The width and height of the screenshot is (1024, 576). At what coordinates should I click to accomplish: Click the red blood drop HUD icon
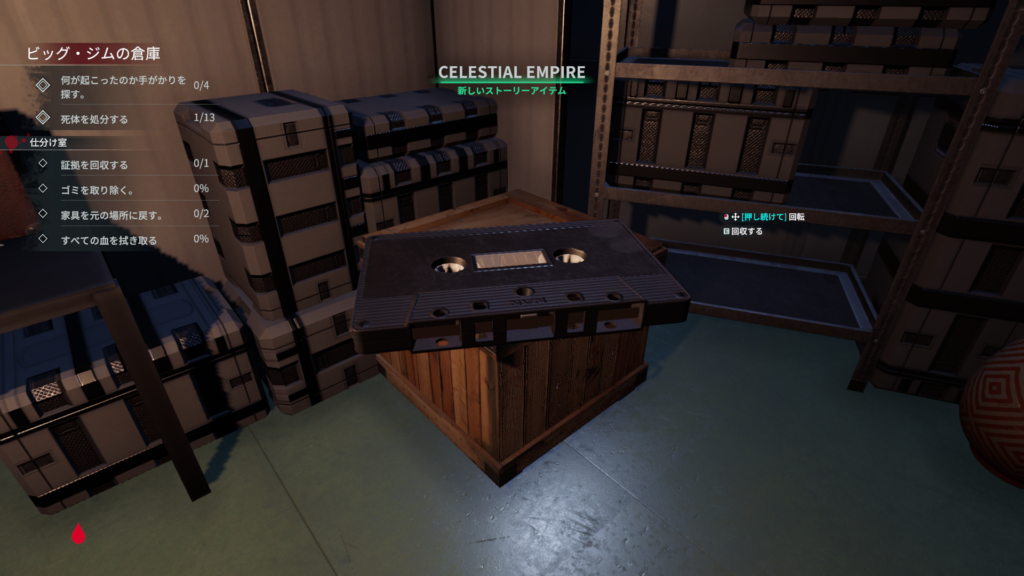pos(78,534)
